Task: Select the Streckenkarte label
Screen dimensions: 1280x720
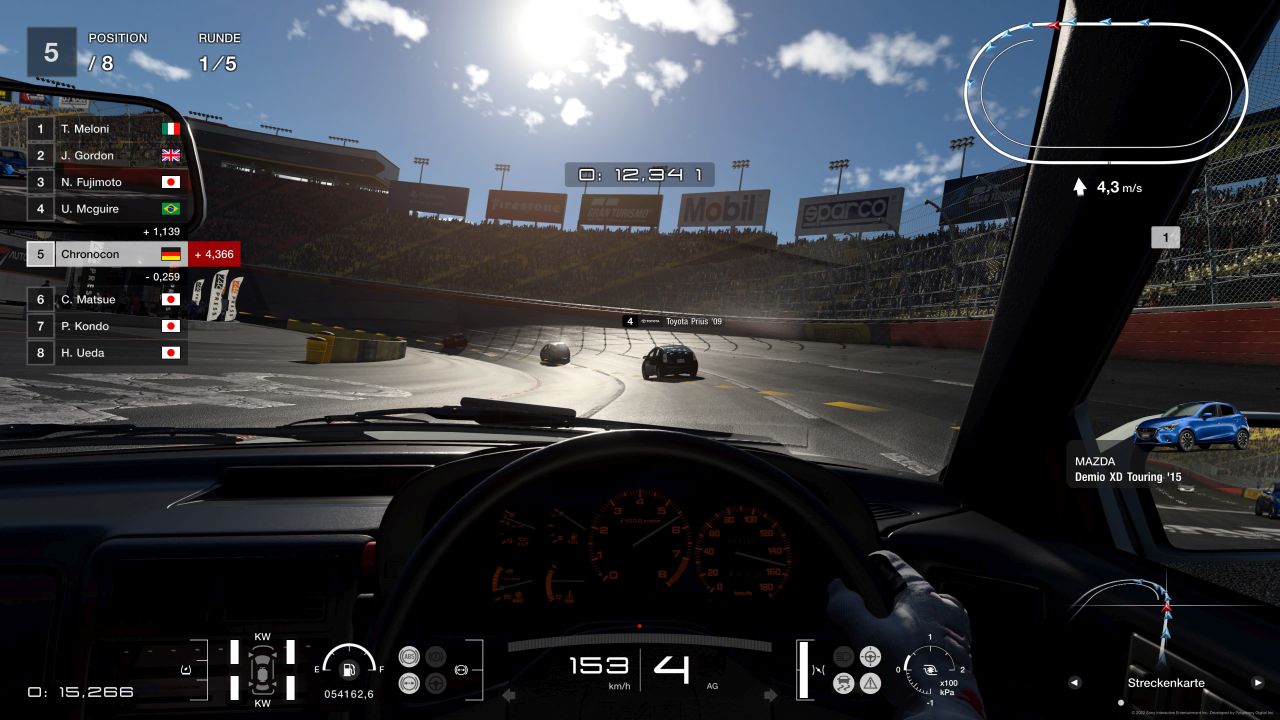Action: [x=1166, y=683]
